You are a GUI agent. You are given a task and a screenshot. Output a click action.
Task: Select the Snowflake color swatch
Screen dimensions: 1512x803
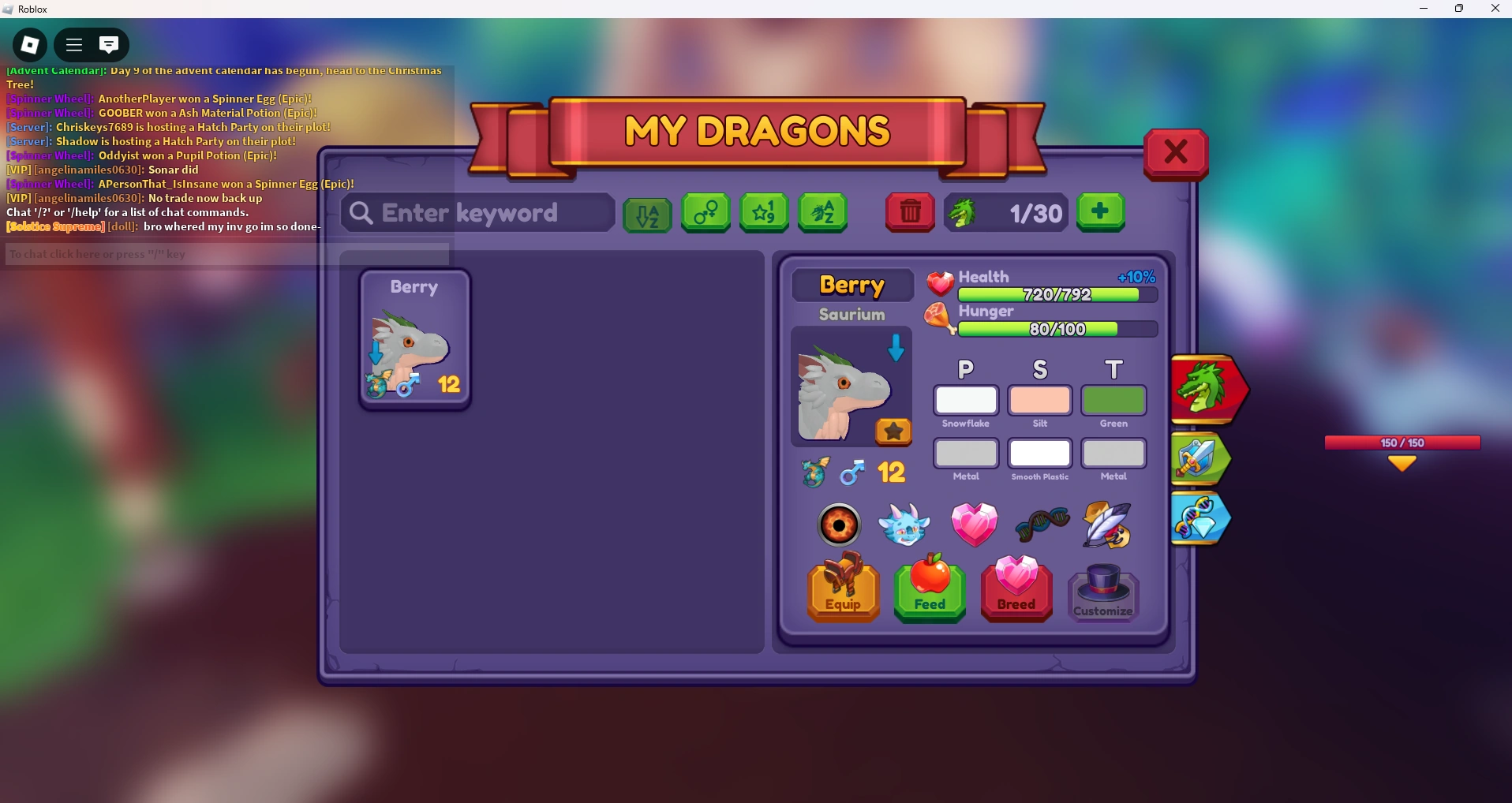[x=967, y=401]
